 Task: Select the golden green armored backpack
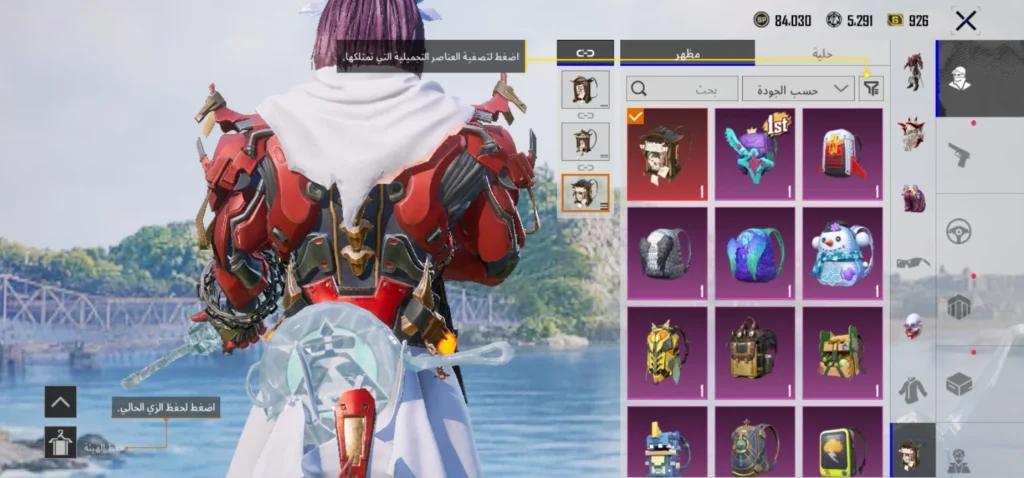[667, 351]
